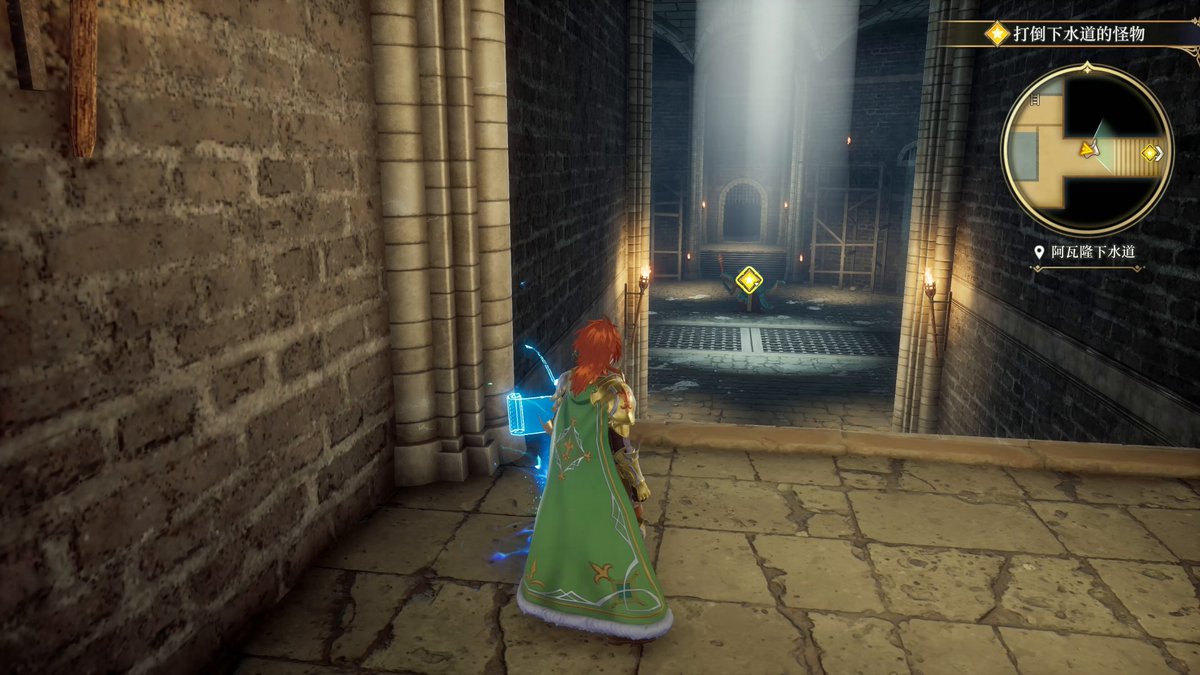Open the quest tracker 打倒下水道的怪物

pos(1078,34)
